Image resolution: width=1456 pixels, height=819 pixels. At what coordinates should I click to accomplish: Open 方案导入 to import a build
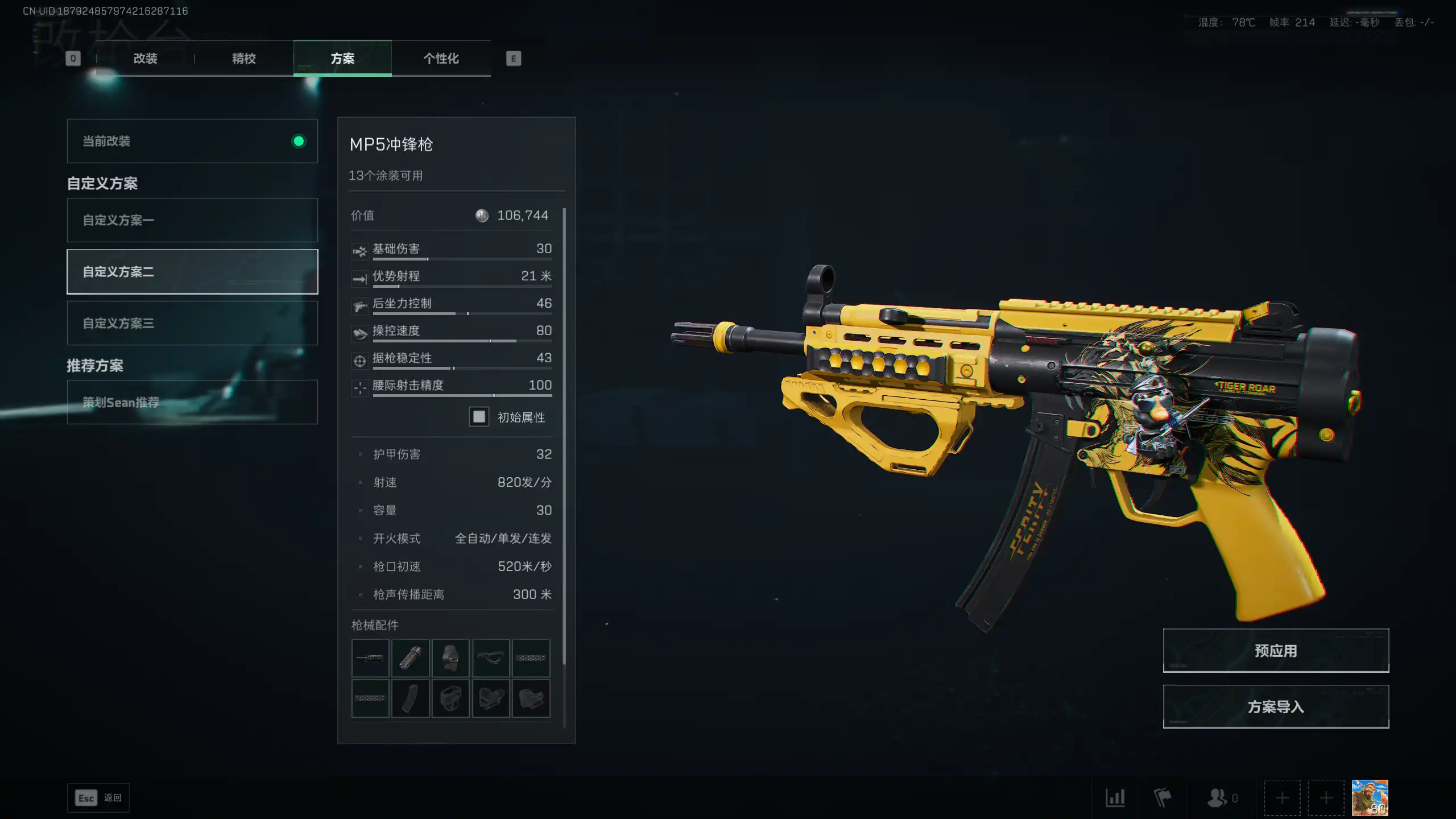[1276, 707]
